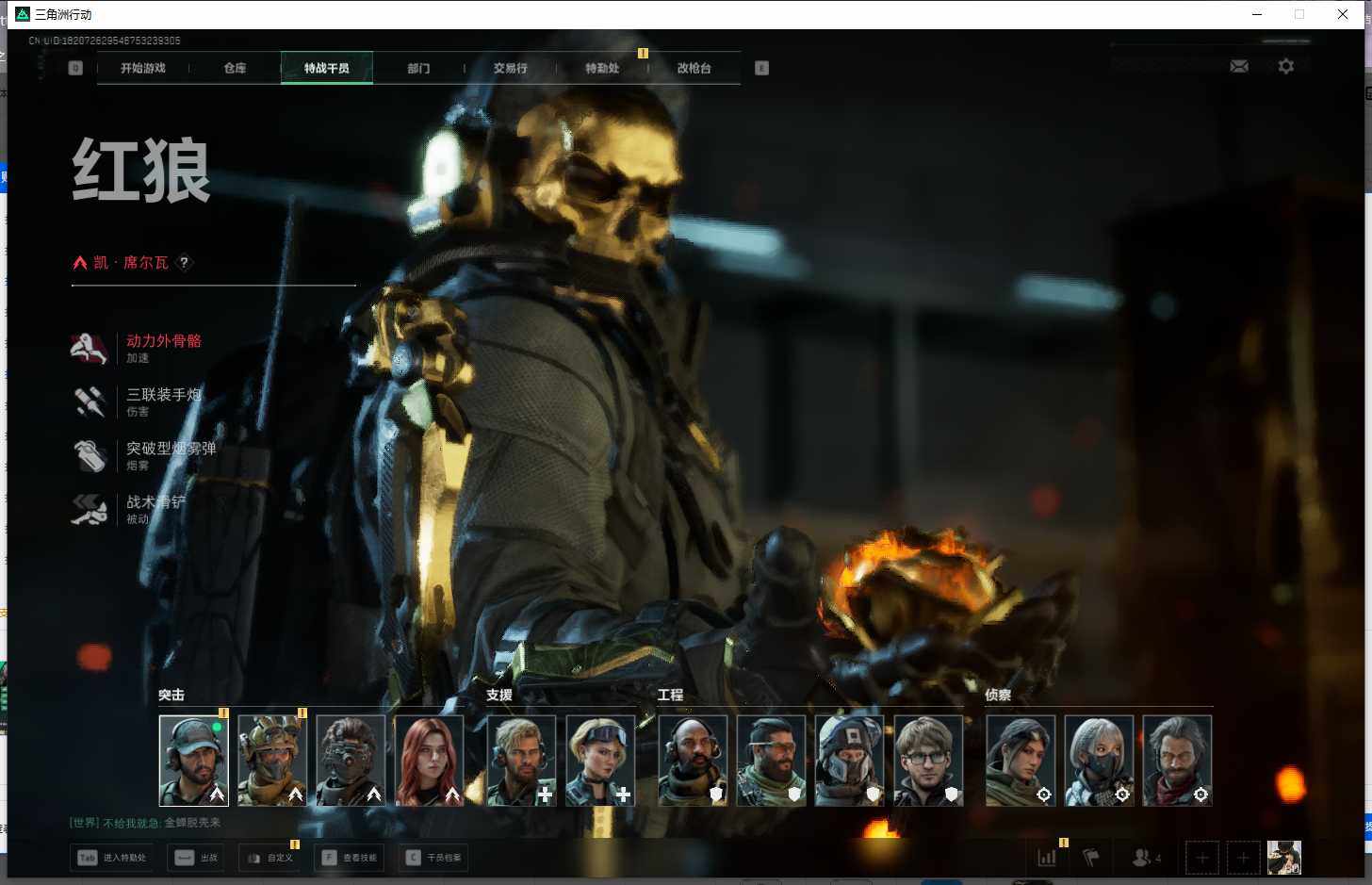Choose the blonde operator wearing goggles
The image size is (1372, 885).
tap(600, 761)
